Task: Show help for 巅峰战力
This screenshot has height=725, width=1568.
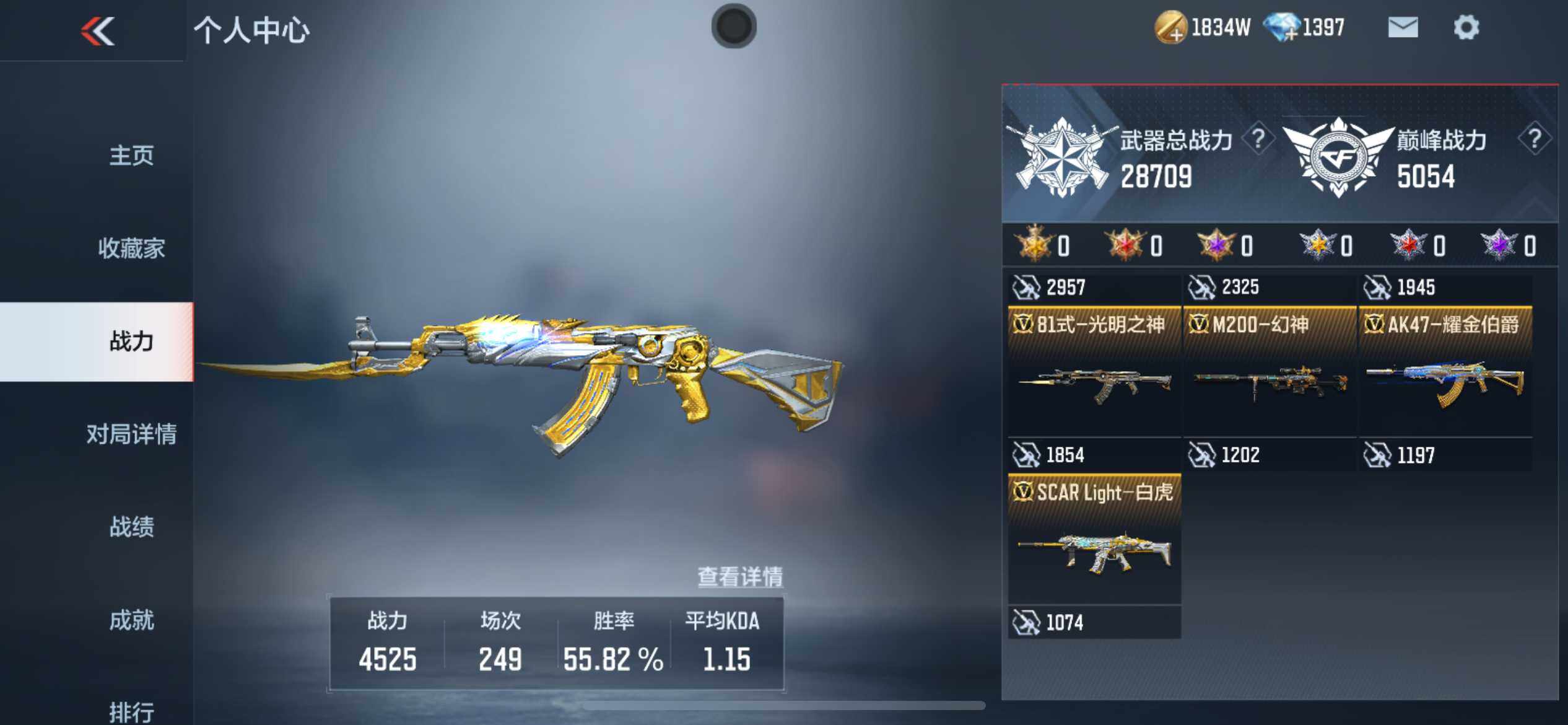Action: tap(1534, 139)
